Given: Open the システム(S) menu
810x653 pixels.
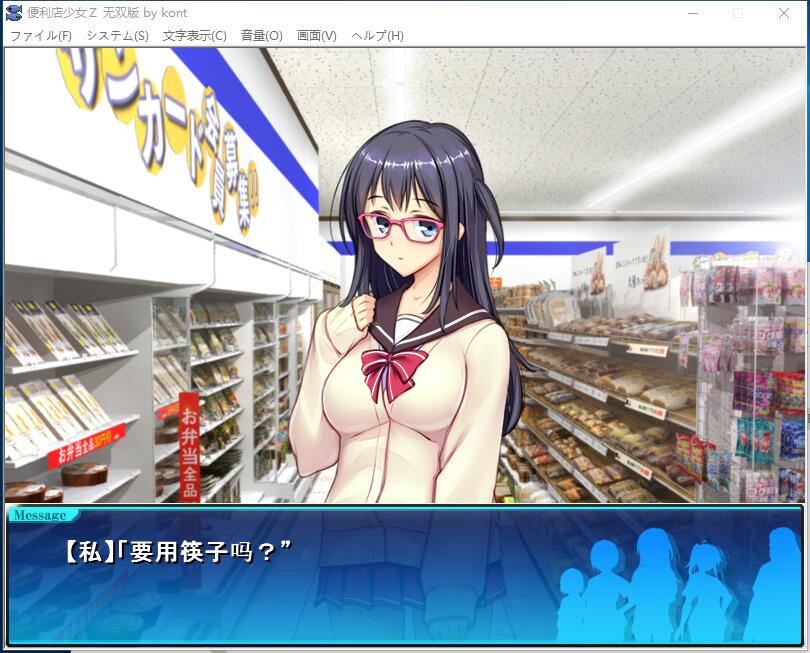Looking at the screenshot, I should (x=117, y=36).
